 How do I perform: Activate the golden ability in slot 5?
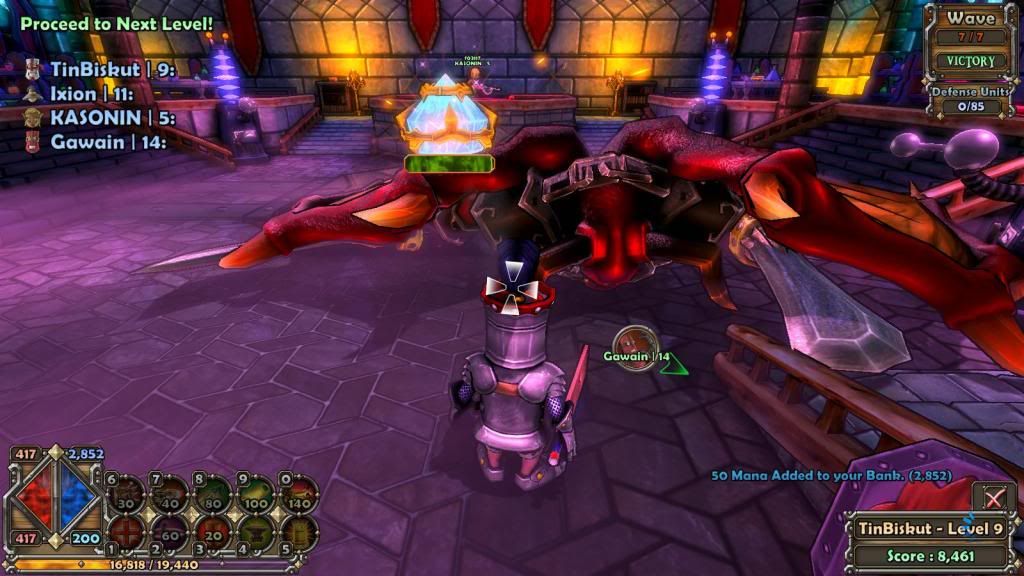(x=298, y=531)
